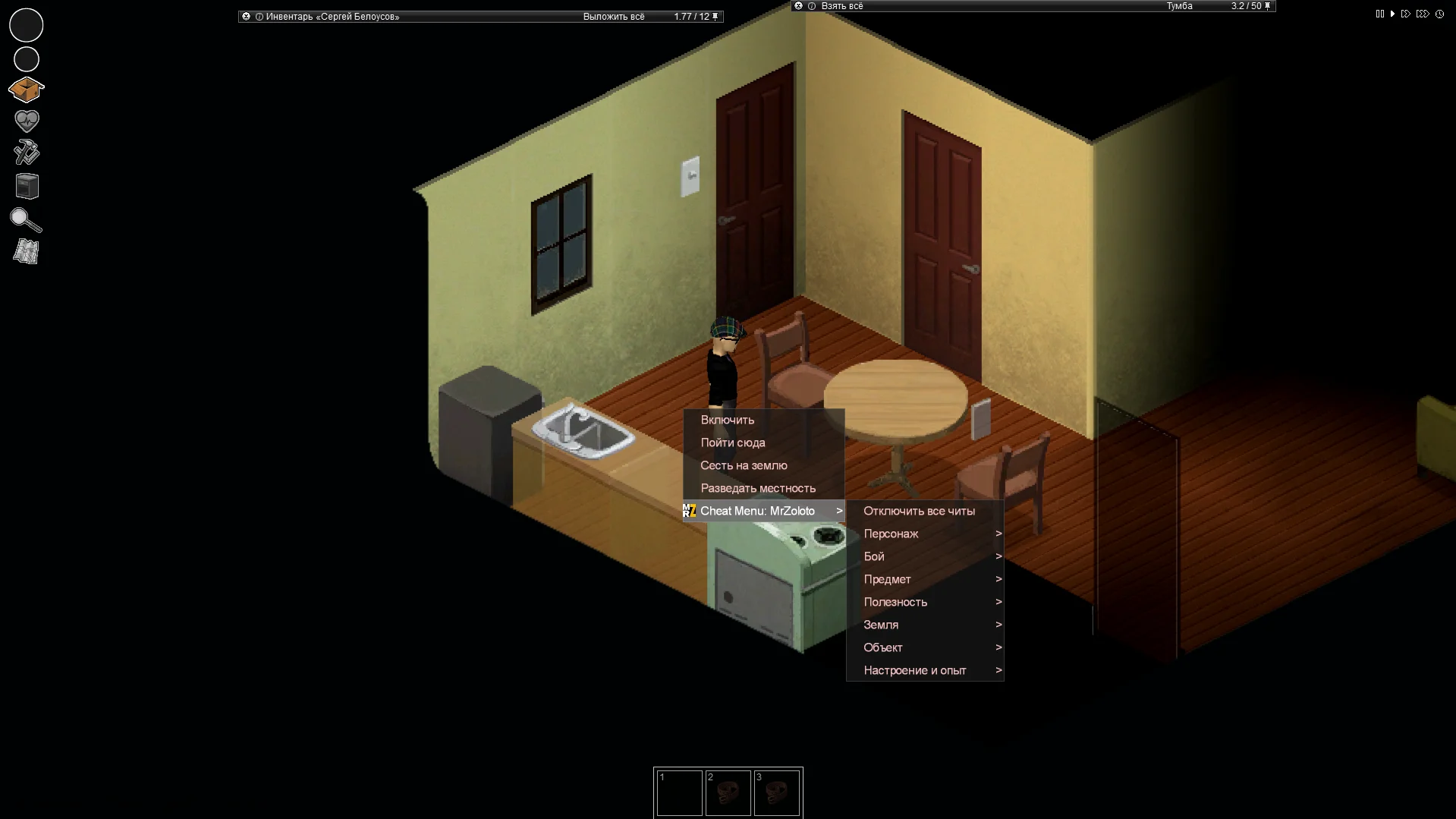Select the search magnifying glass icon

(x=26, y=220)
